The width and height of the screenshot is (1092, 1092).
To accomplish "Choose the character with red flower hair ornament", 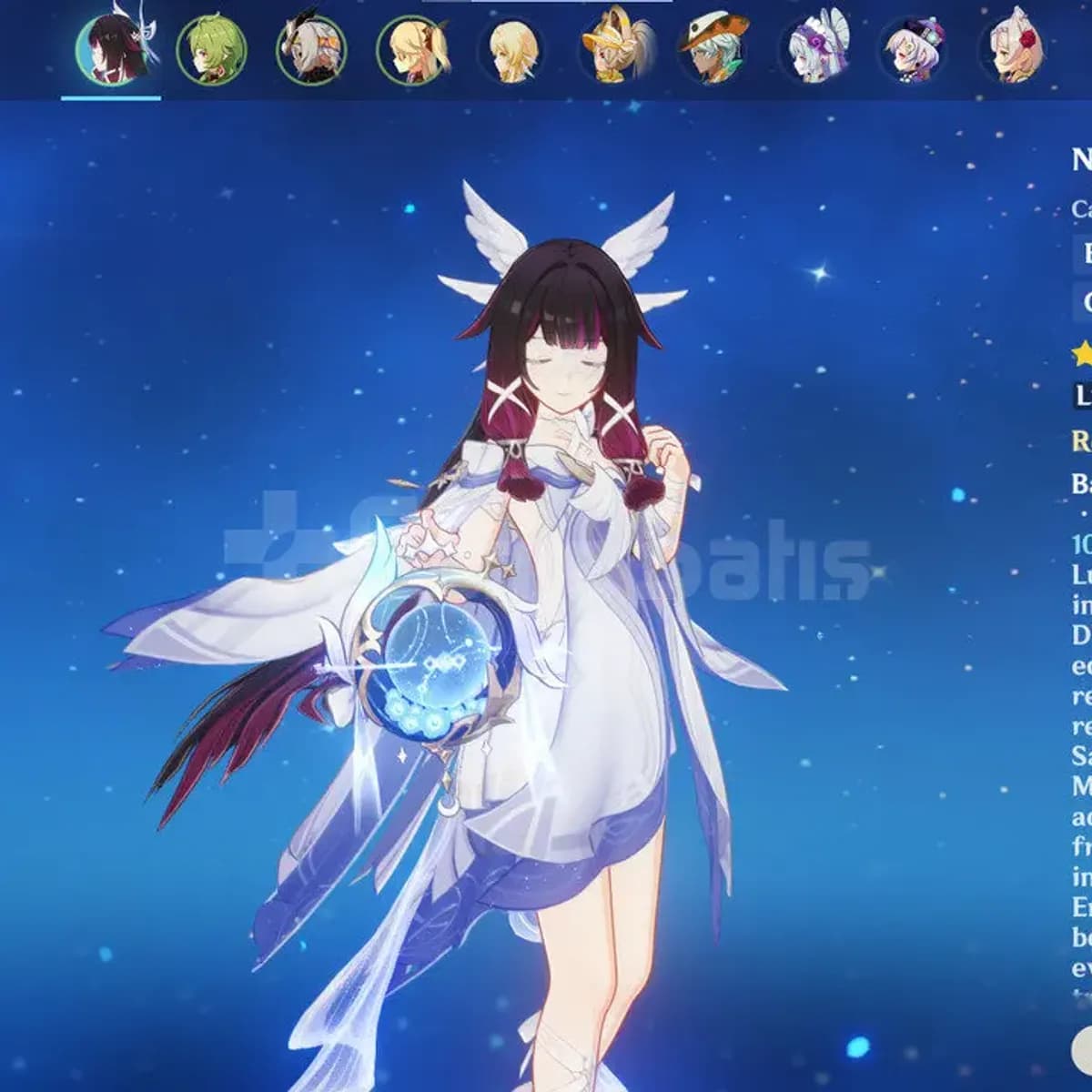I will [1016, 50].
